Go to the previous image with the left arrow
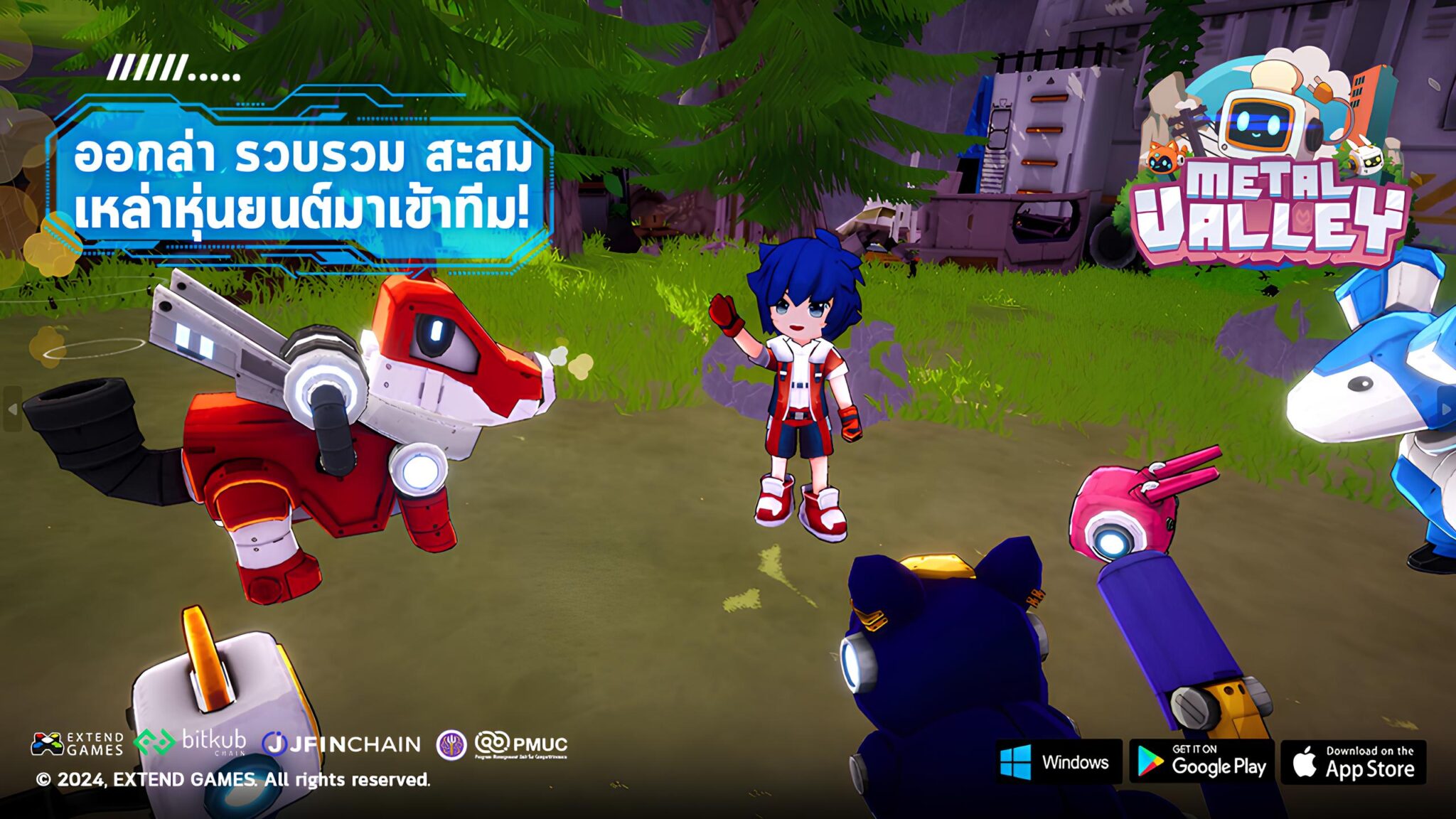 pyautogui.click(x=12, y=409)
